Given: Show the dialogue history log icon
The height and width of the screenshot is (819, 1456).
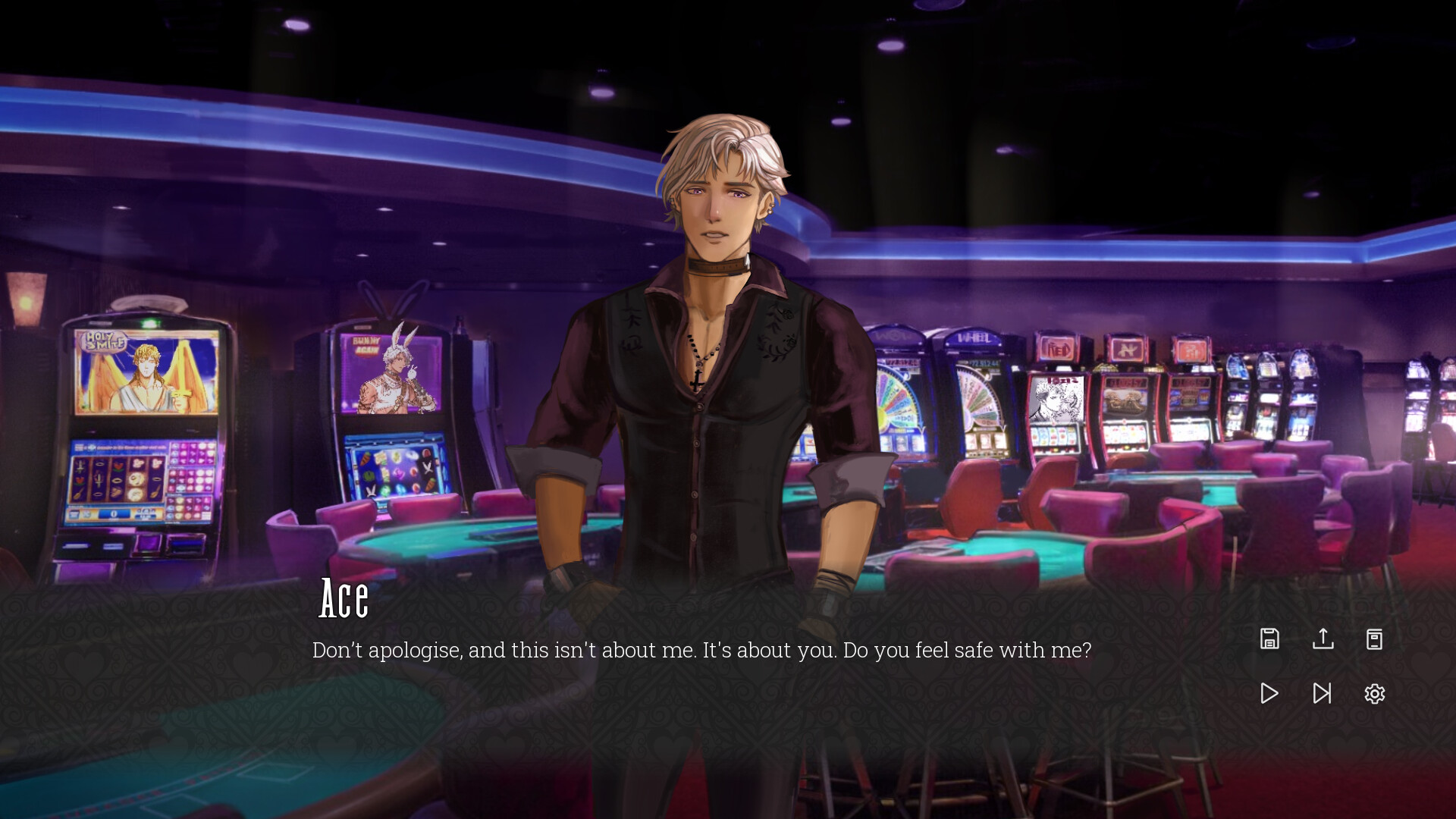Looking at the screenshot, I should tap(1374, 639).
